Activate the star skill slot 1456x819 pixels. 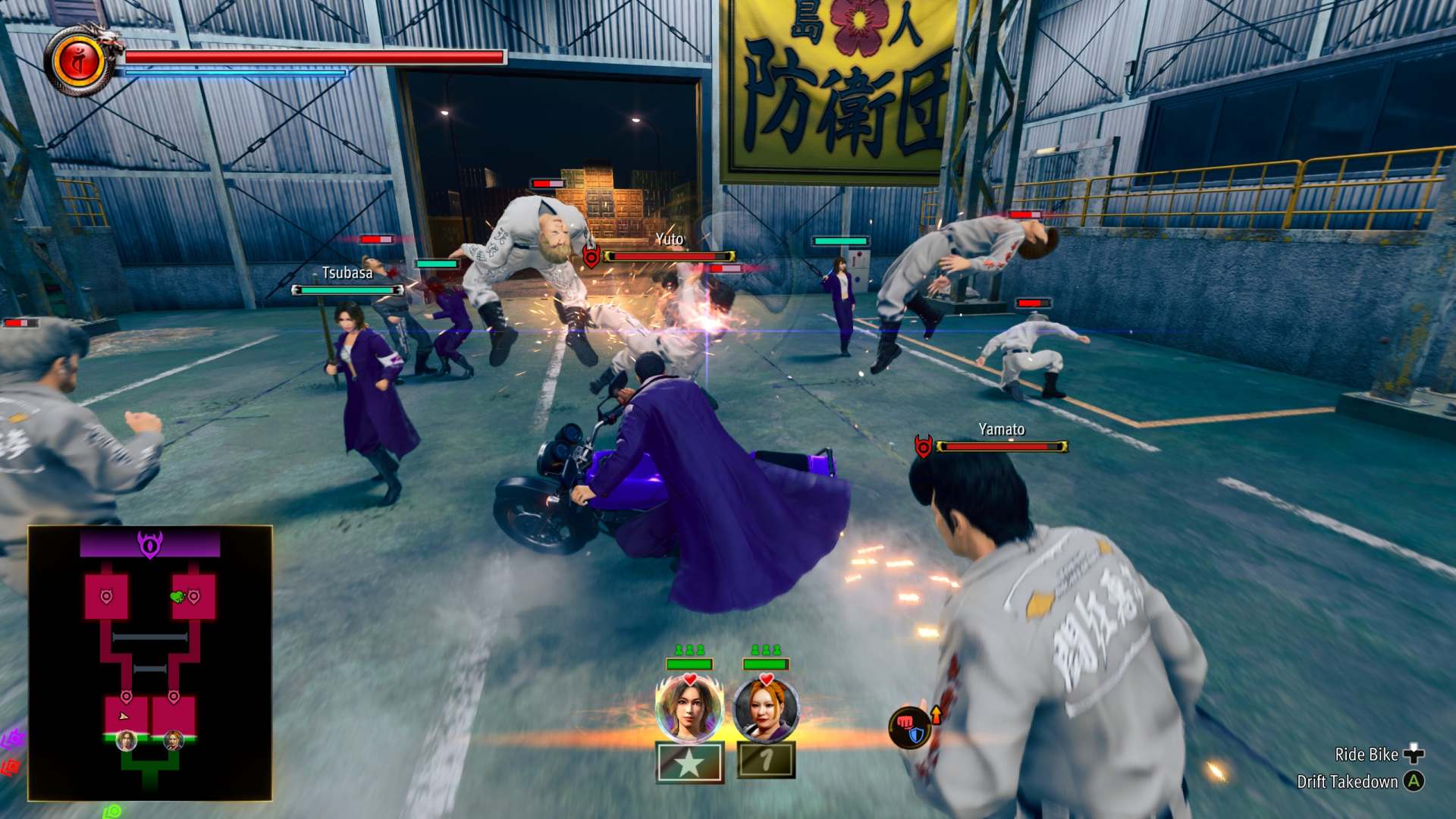pyautogui.click(x=689, y=762)
